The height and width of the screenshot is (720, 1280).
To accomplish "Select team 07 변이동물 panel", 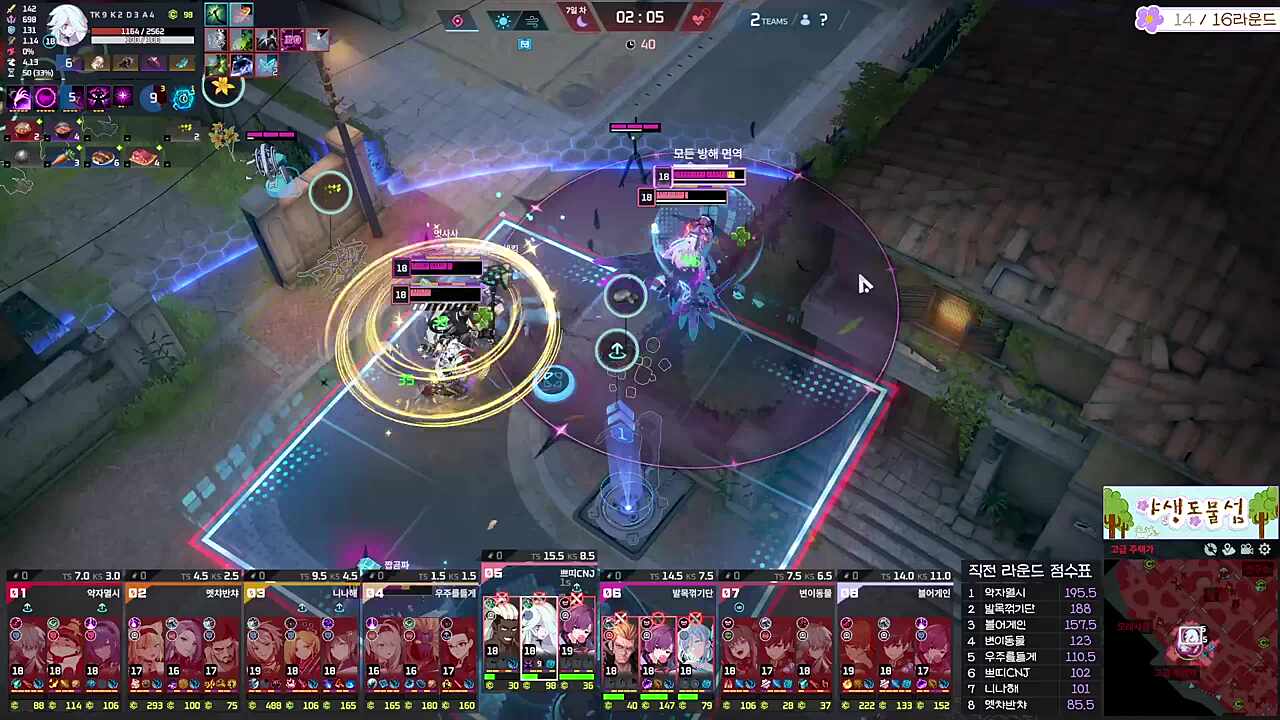I will click(776, 640).
